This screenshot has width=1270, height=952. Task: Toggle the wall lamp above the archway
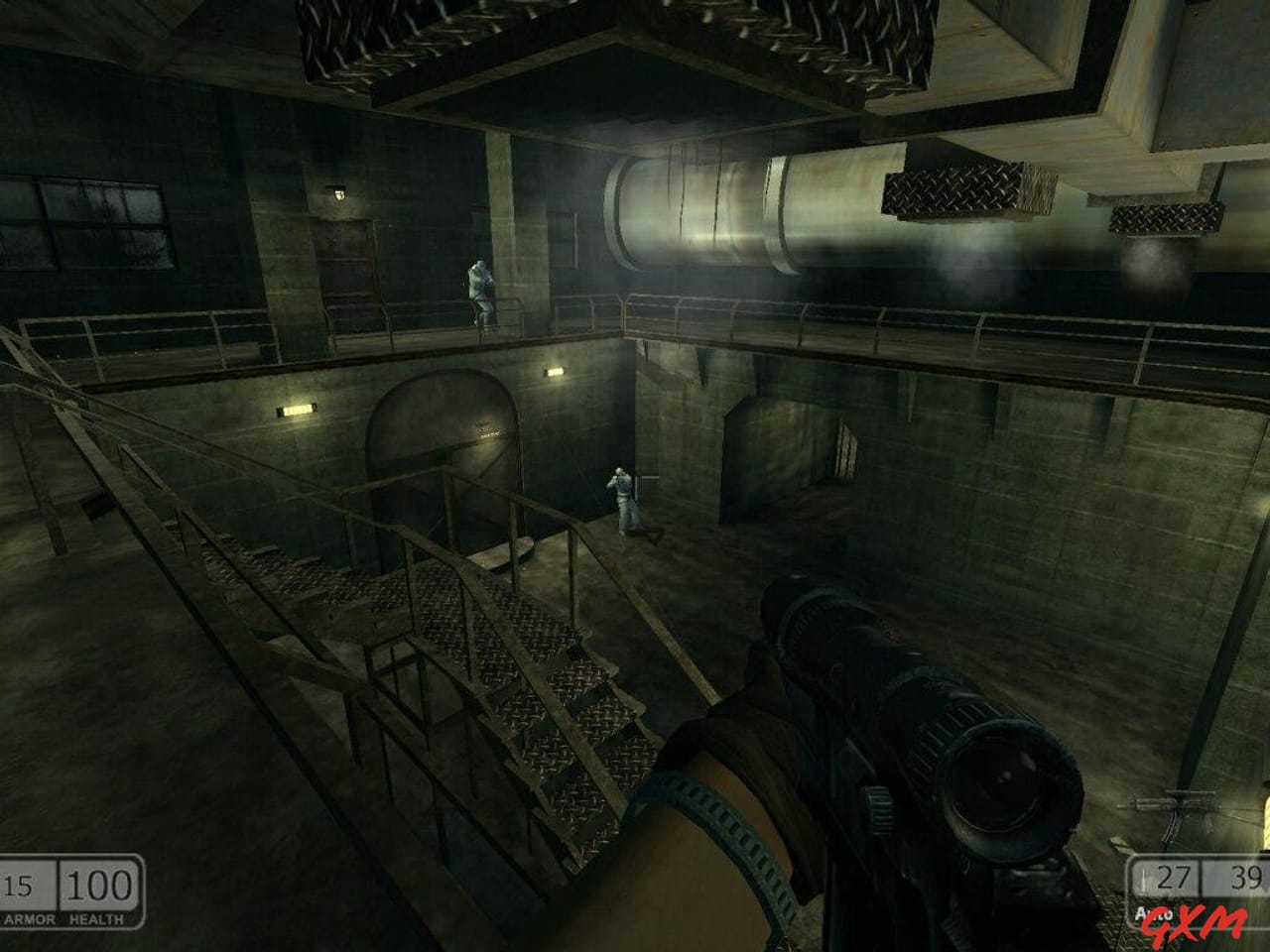point(553,372)
